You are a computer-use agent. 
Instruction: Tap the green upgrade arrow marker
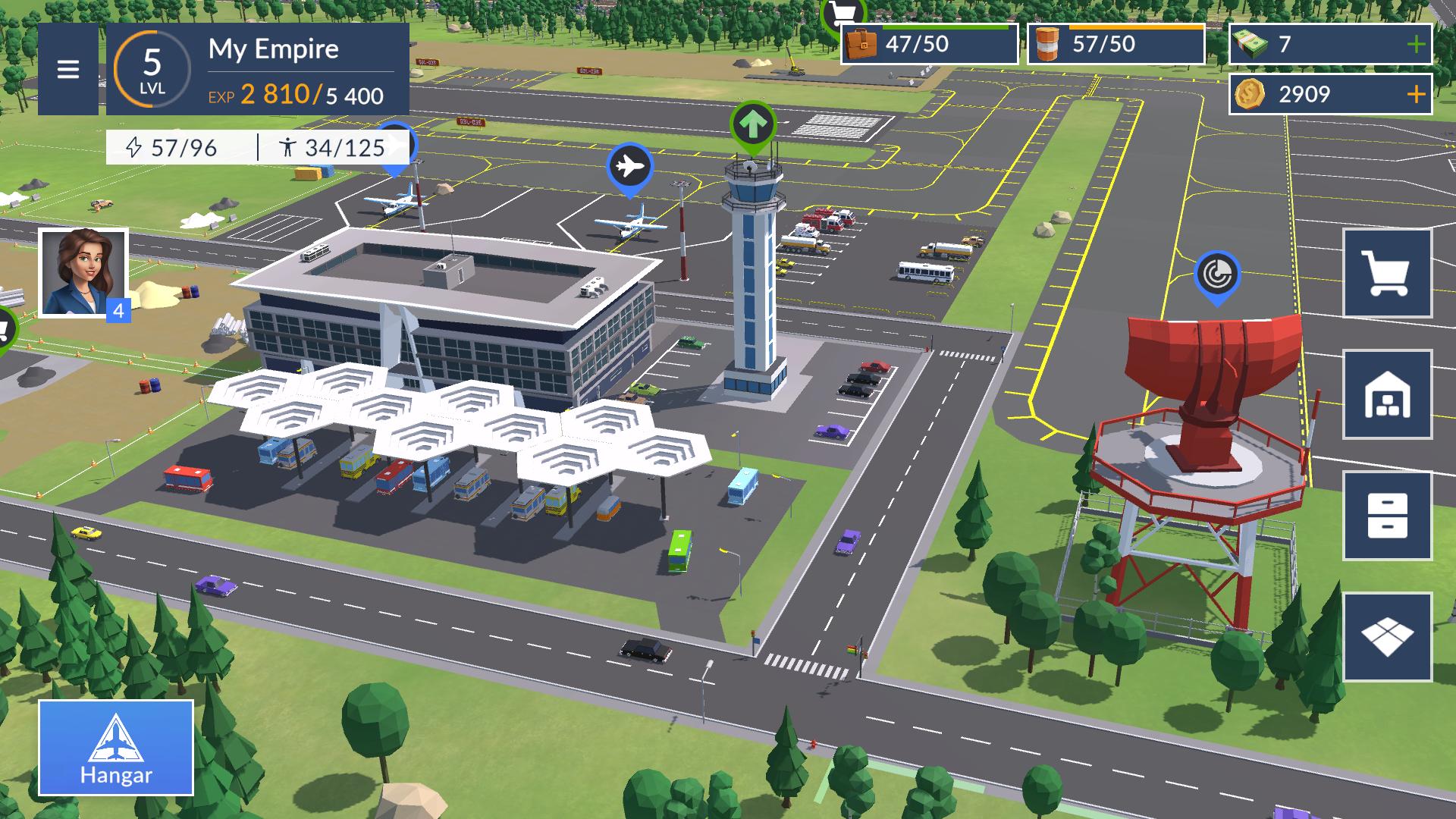pos(752,124)
